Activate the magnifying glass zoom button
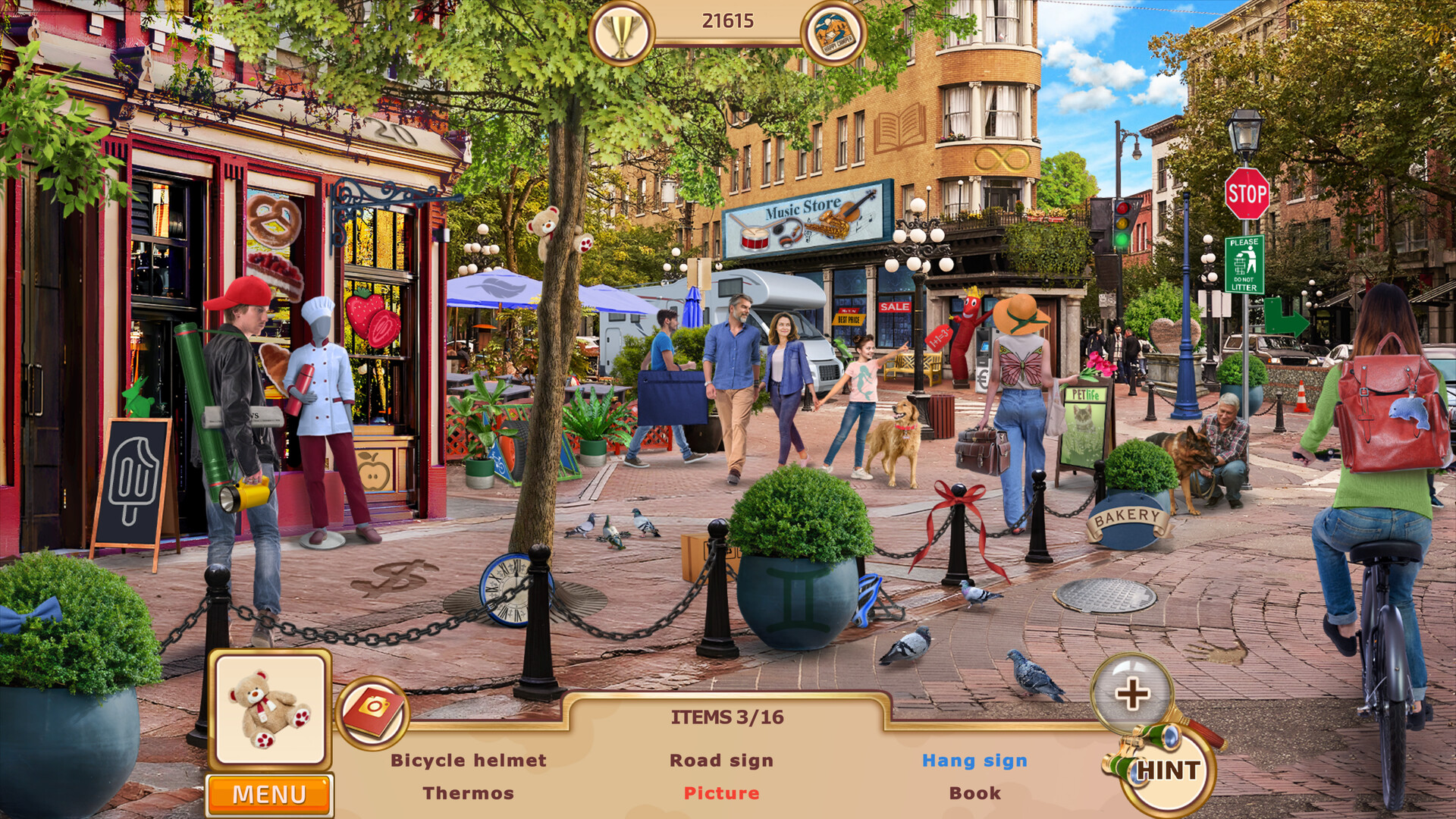Image resolution: width=1456 pixels, height=819 pixels. (x=1131, y=694)
